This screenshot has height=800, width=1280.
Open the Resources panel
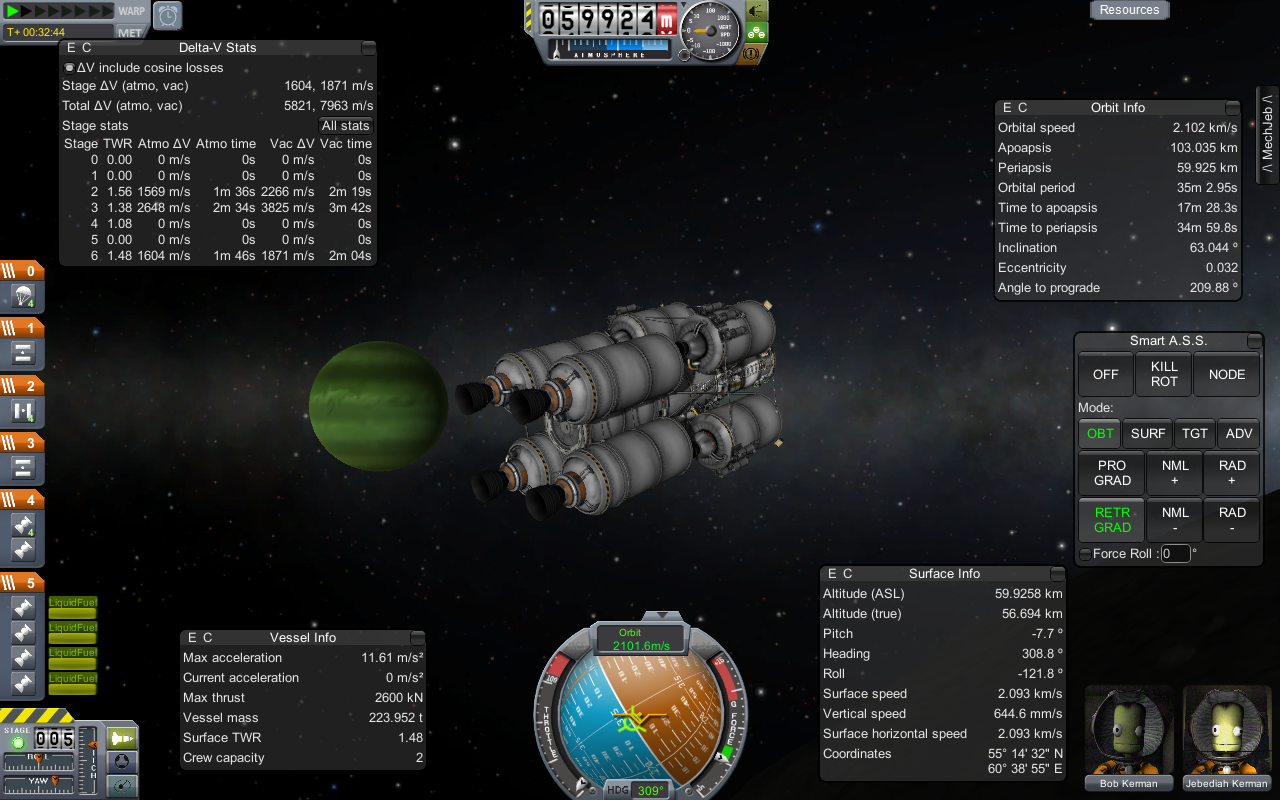click(x=1129, y=10)
